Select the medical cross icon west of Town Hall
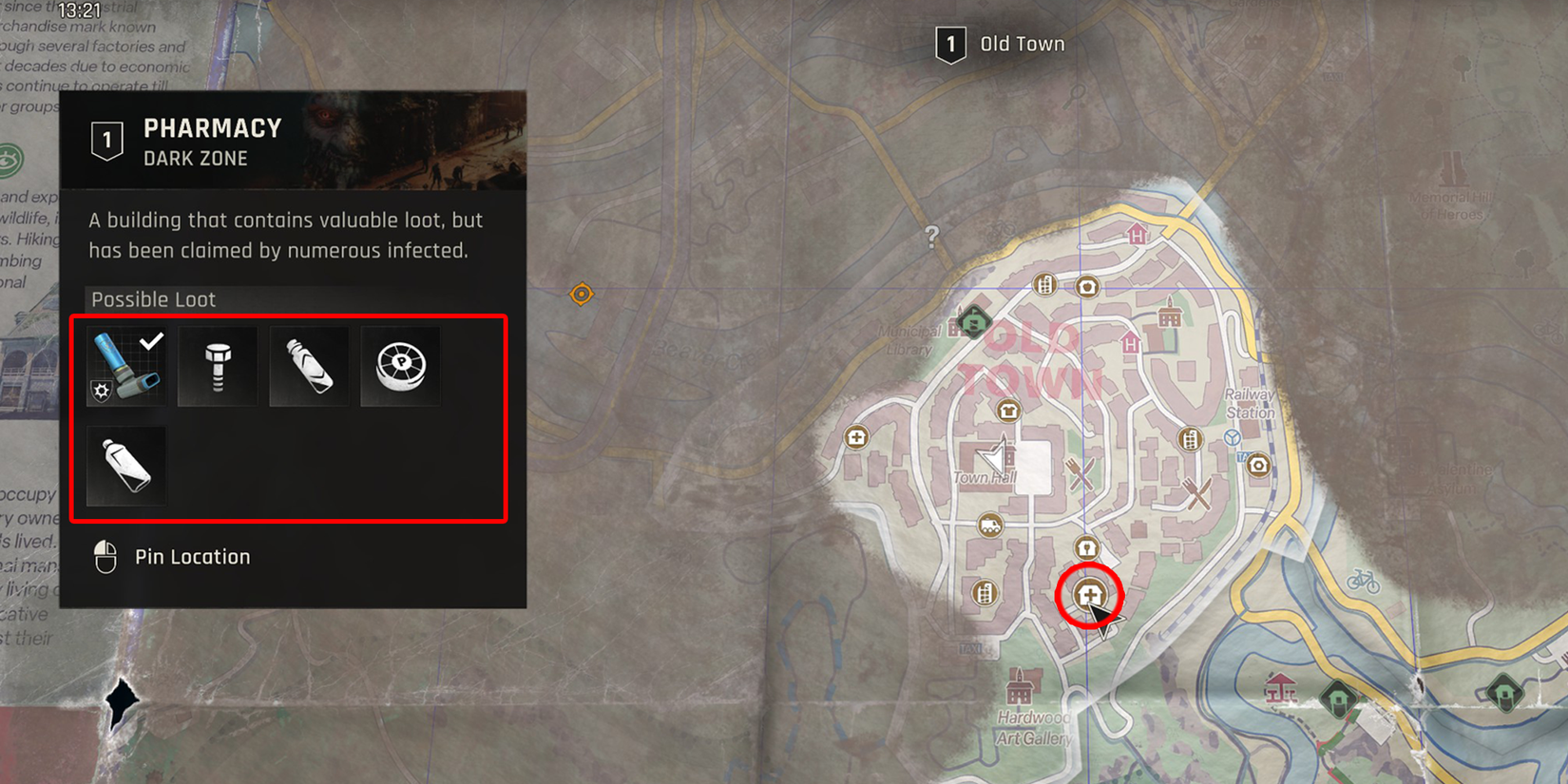This screenshot has height=784, width=1568. coord(856,437)
